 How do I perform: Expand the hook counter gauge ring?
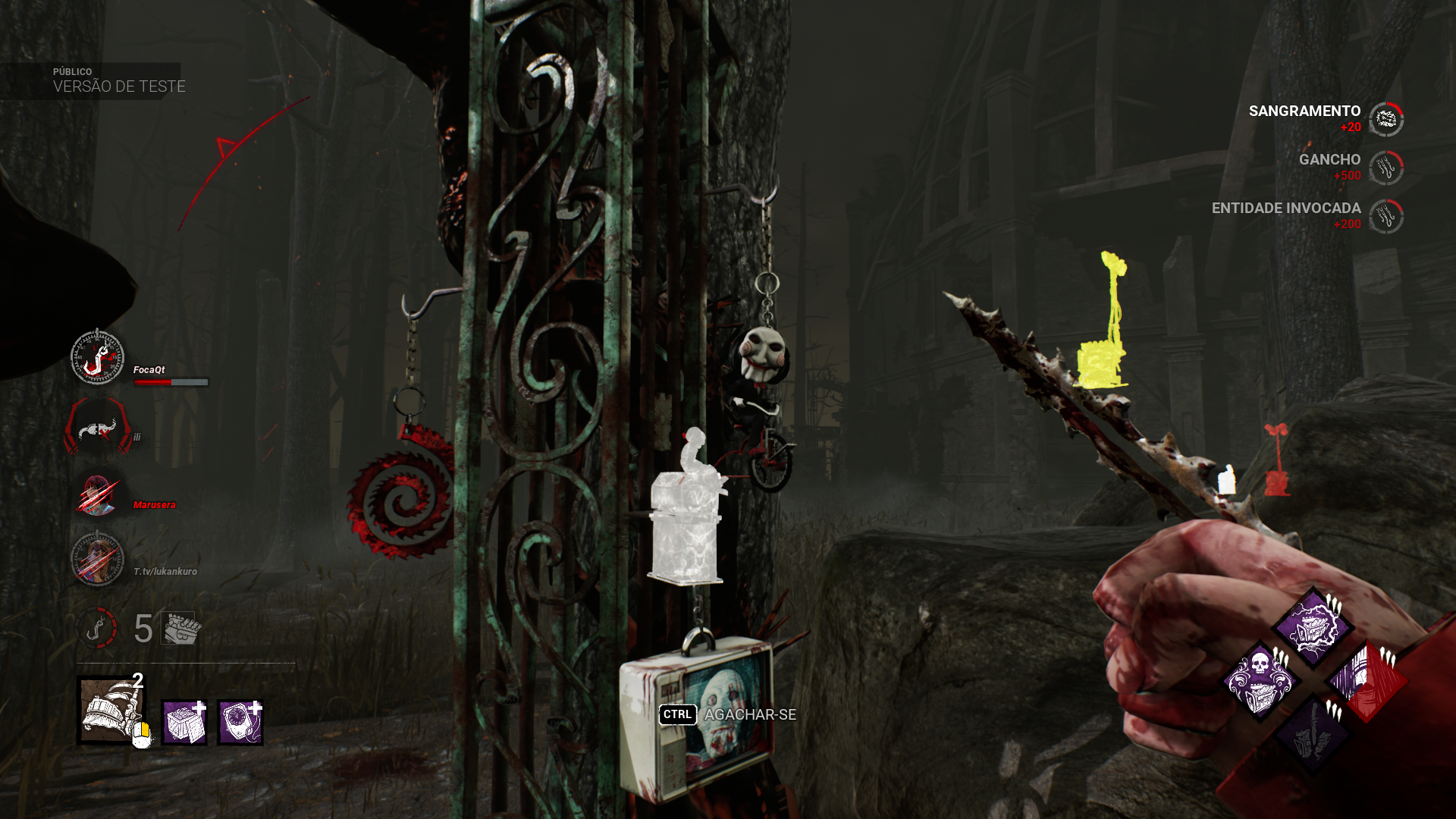click(x=97, y=628)
